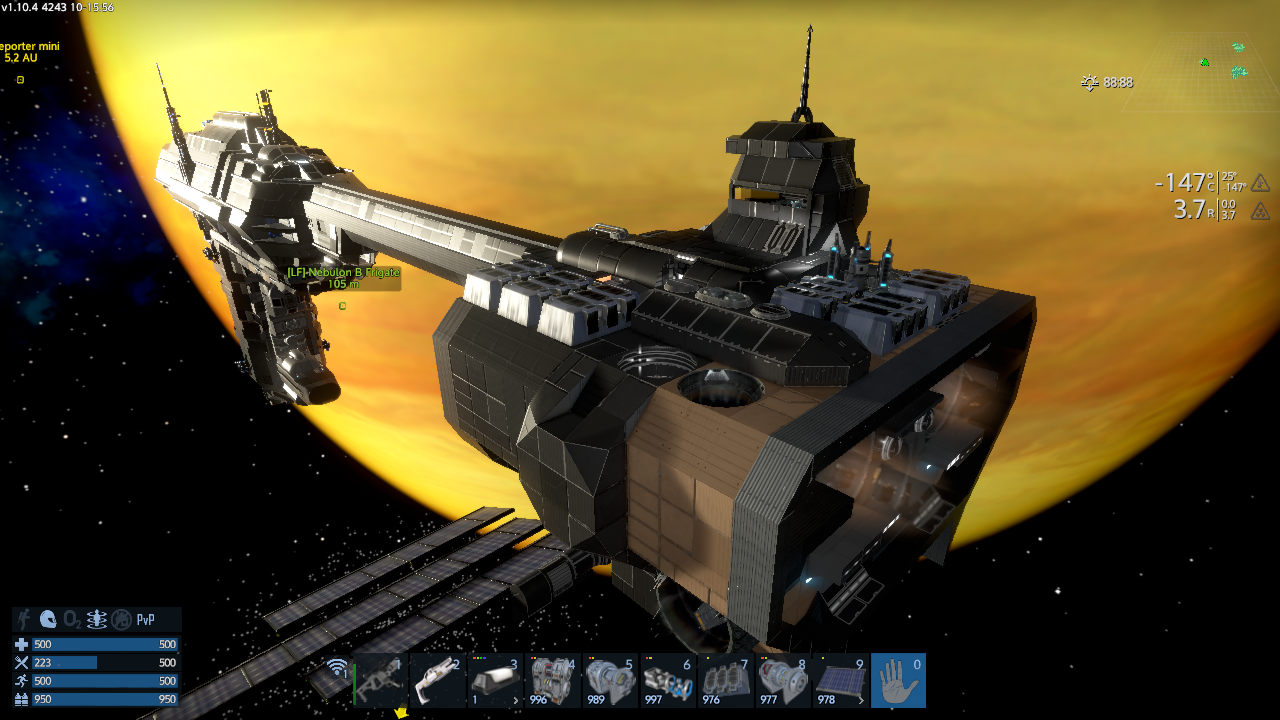Pick the solar panel in slot 9
Image resolution: width=1280 pixels, height=720 pixels.
coord(840,681)
